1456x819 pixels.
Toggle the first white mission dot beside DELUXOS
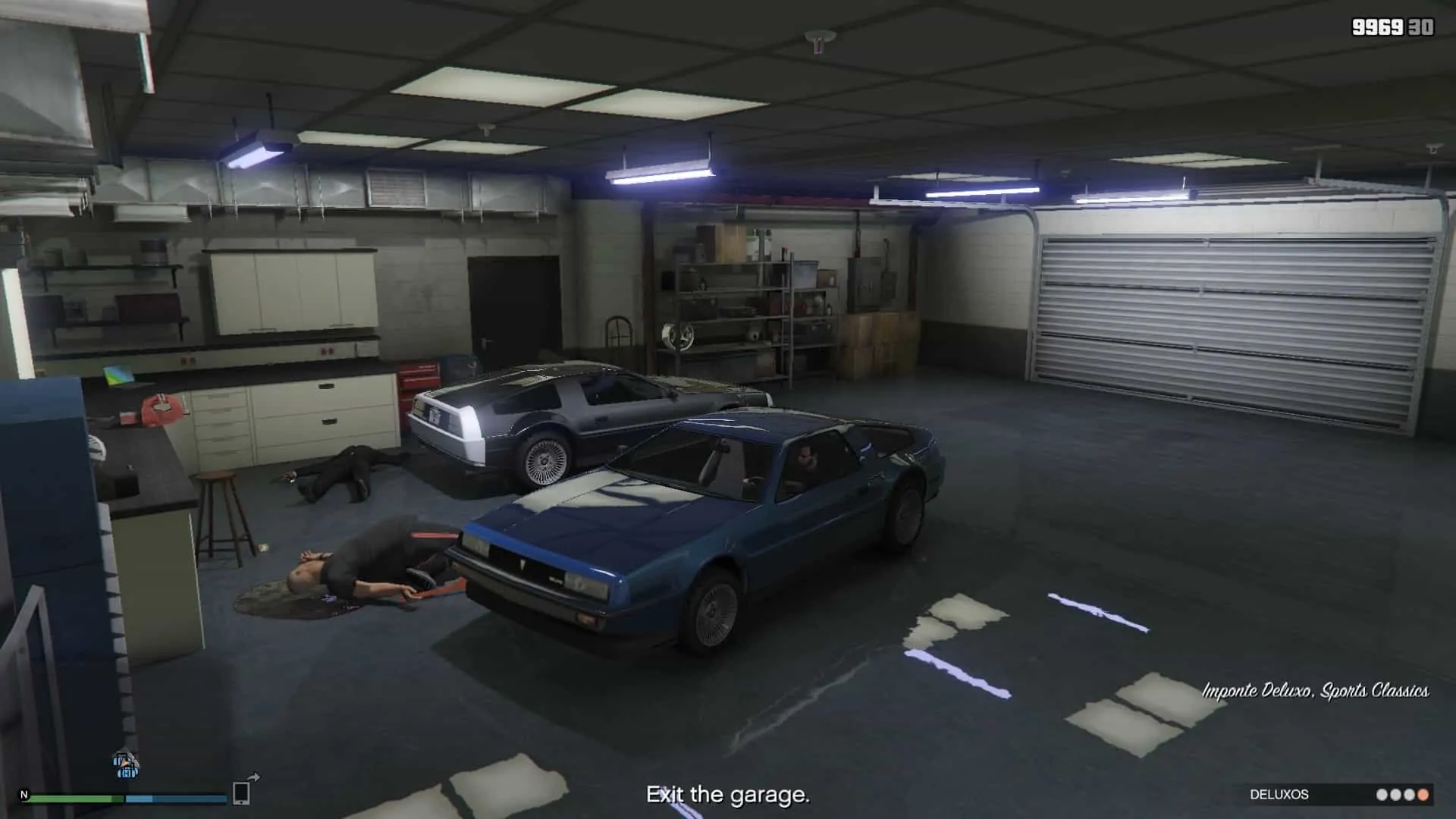point(1382,794)
